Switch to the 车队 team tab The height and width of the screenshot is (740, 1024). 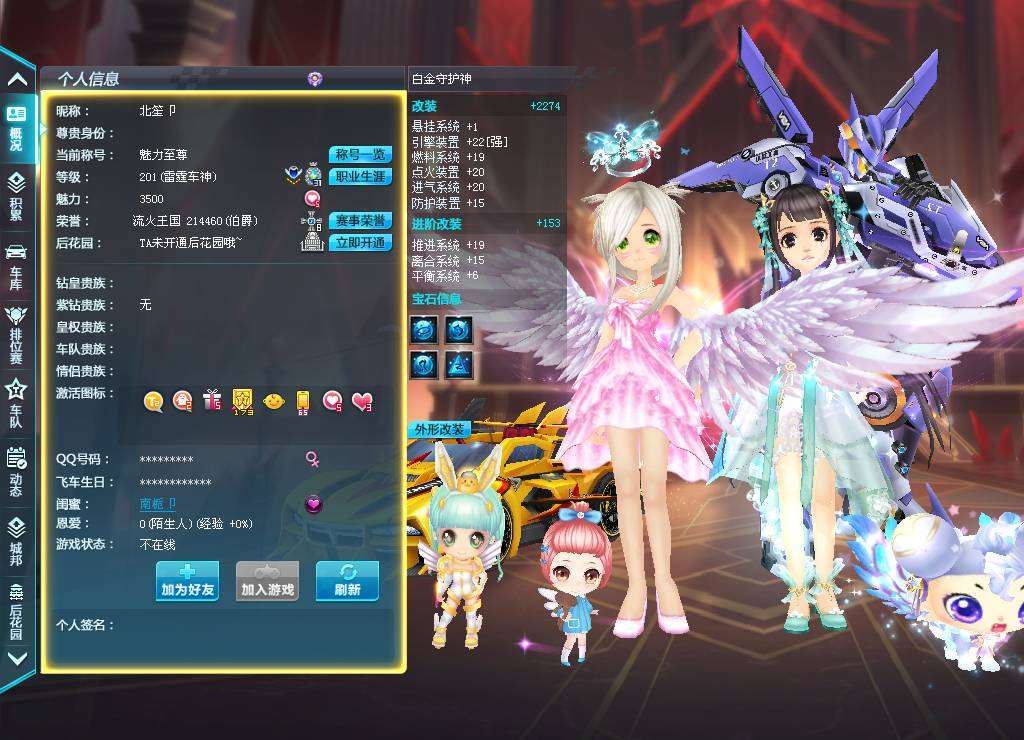16,403
